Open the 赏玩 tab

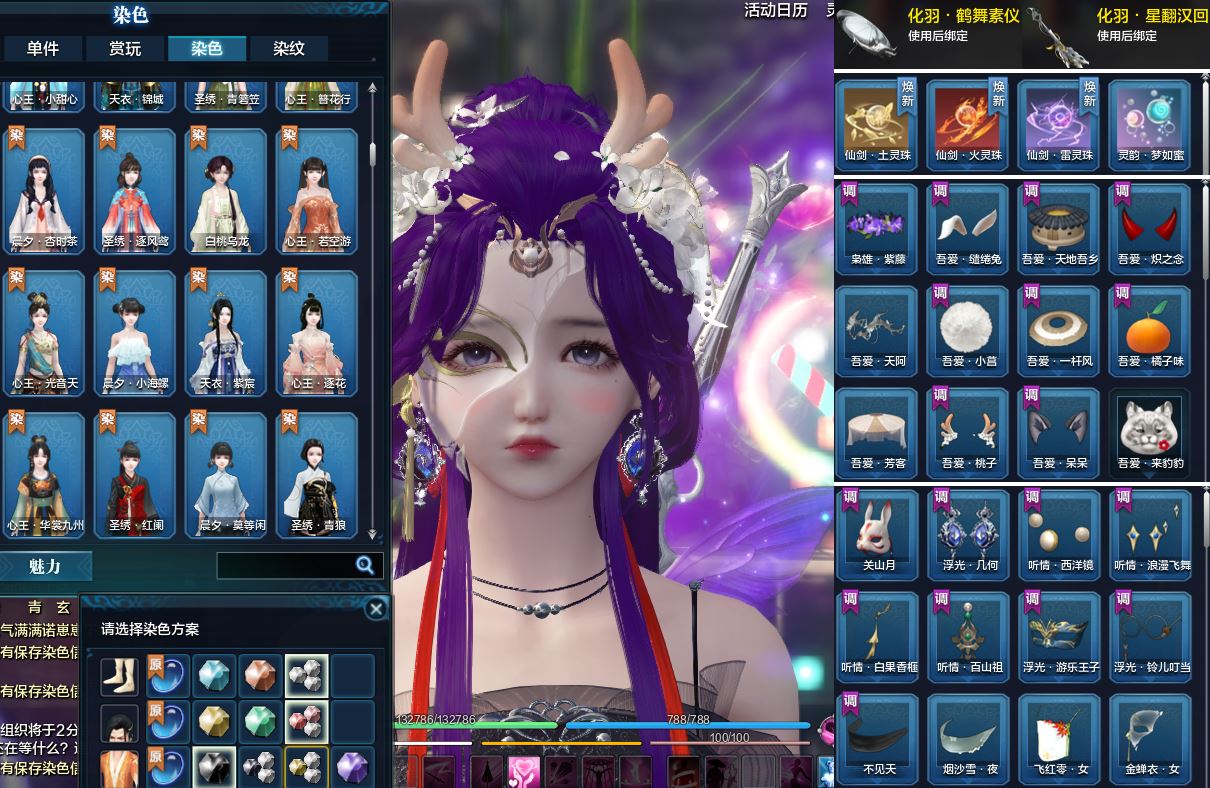125,49
